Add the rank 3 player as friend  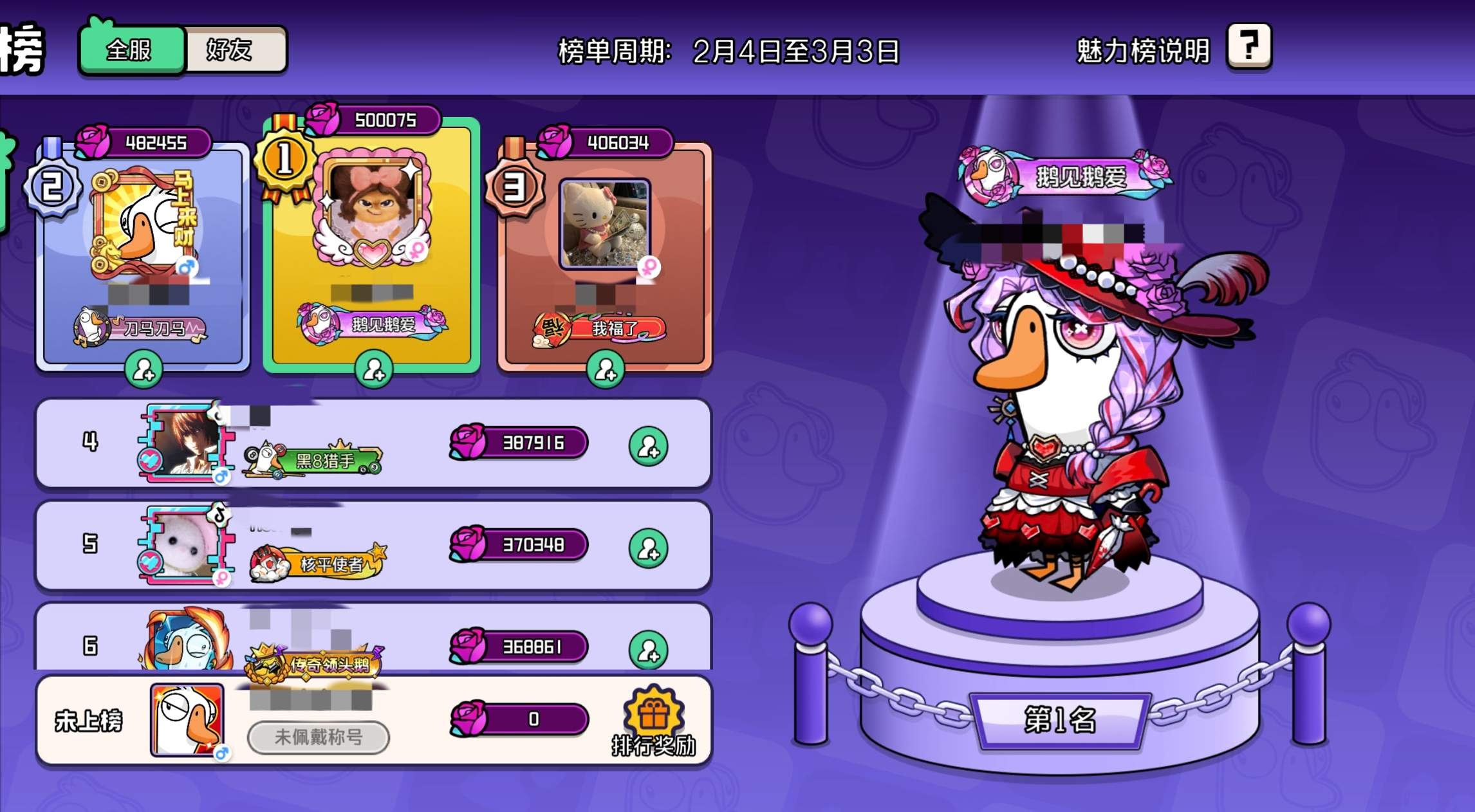pyautogui.click(x=605, y=370)
